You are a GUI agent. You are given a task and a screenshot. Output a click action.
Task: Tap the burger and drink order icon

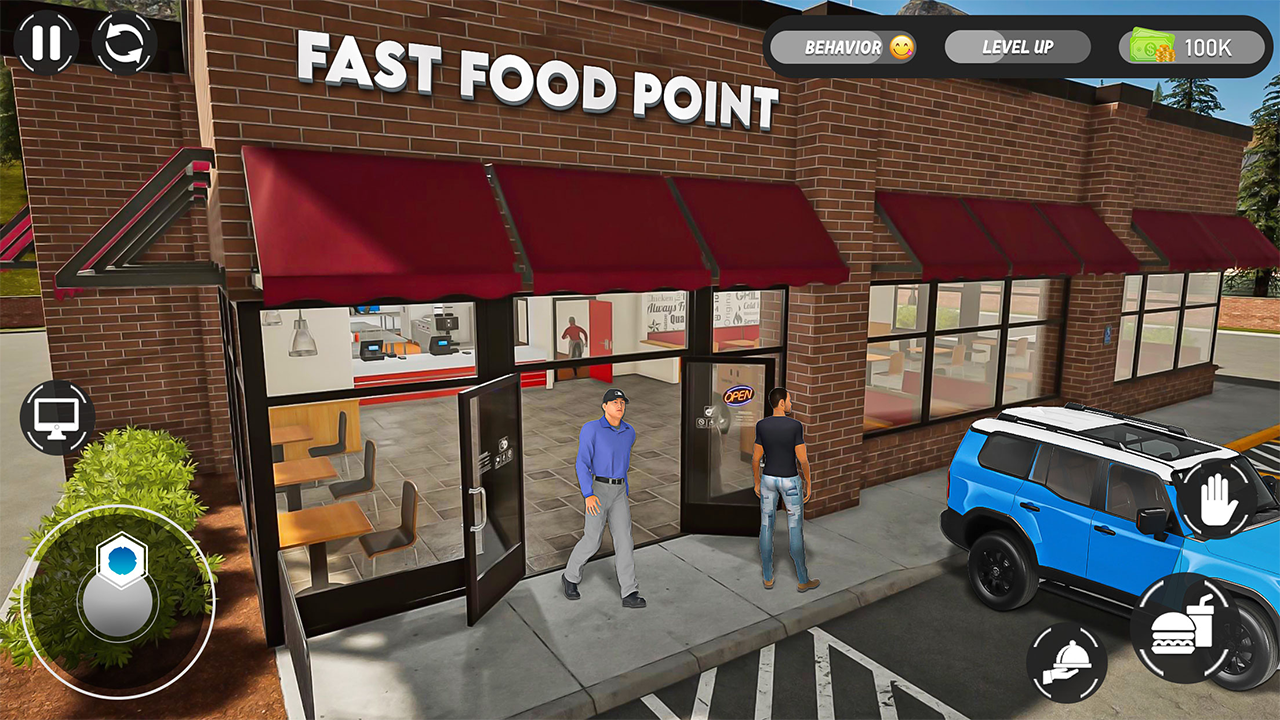[x=1181, y=627]
